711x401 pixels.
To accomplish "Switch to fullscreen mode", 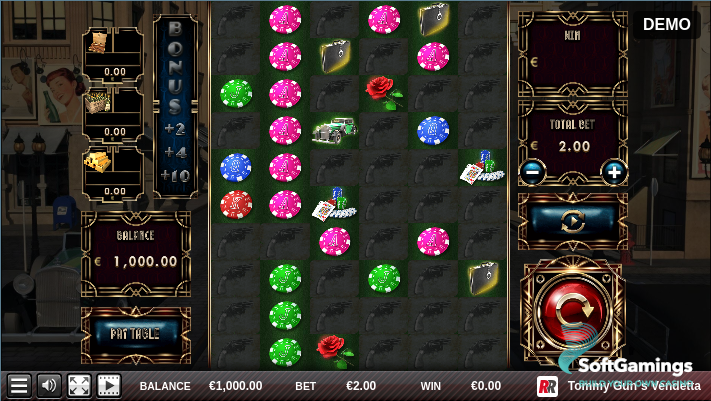I will [x=79, y=386].
